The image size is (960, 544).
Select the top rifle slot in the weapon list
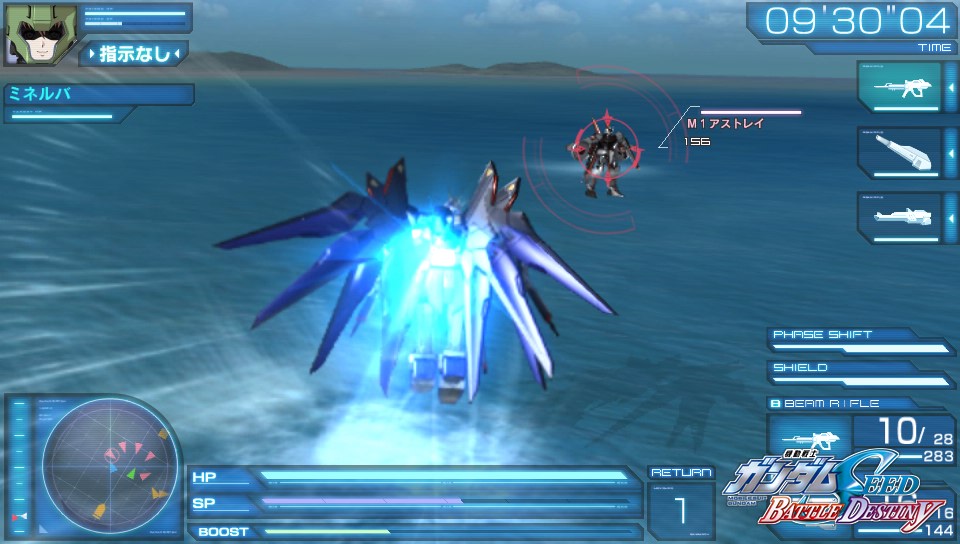pos(898,87)
